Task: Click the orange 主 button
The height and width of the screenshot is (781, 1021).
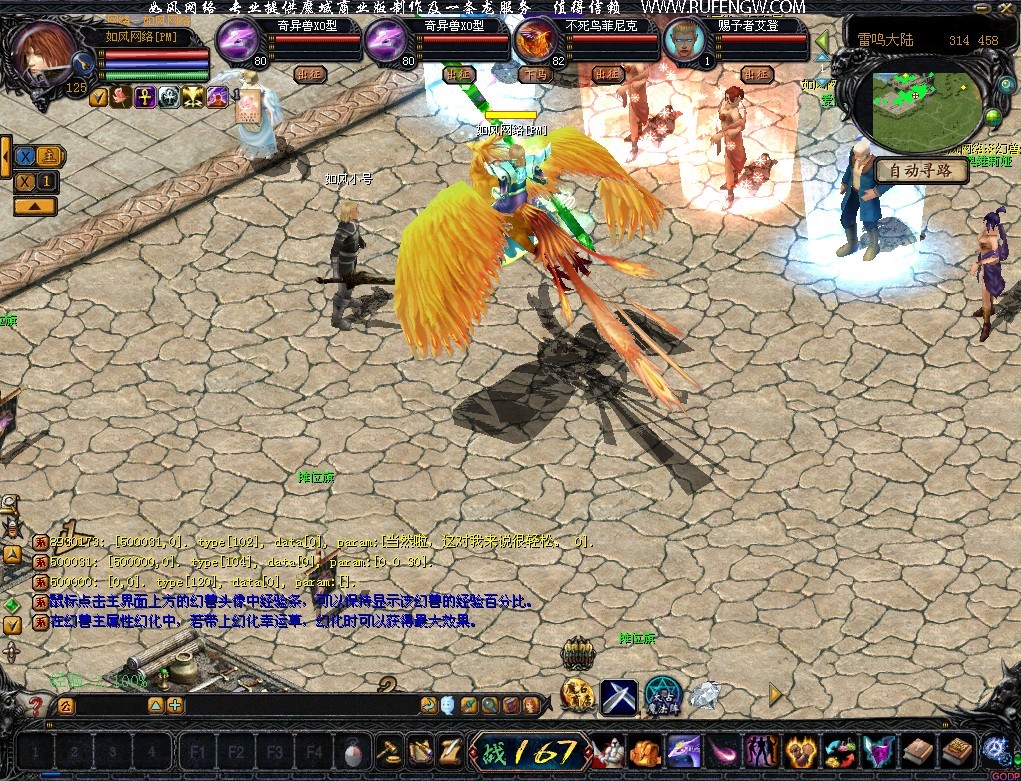Action: pyautogui.click(x=50, y=157)
